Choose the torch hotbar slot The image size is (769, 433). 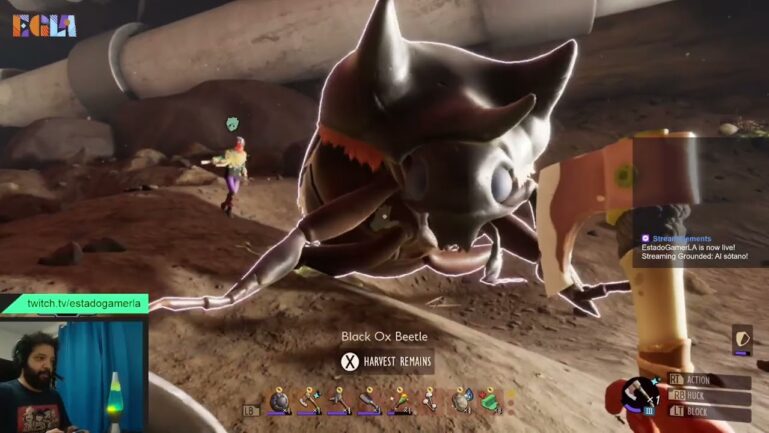point(400,401)
